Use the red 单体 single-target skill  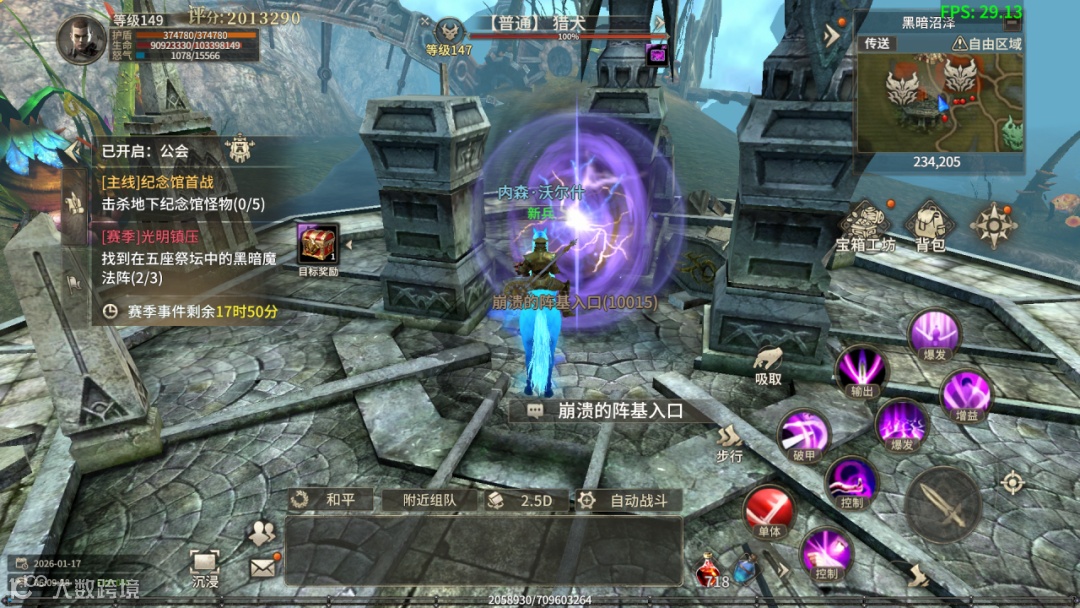[768, 511]
